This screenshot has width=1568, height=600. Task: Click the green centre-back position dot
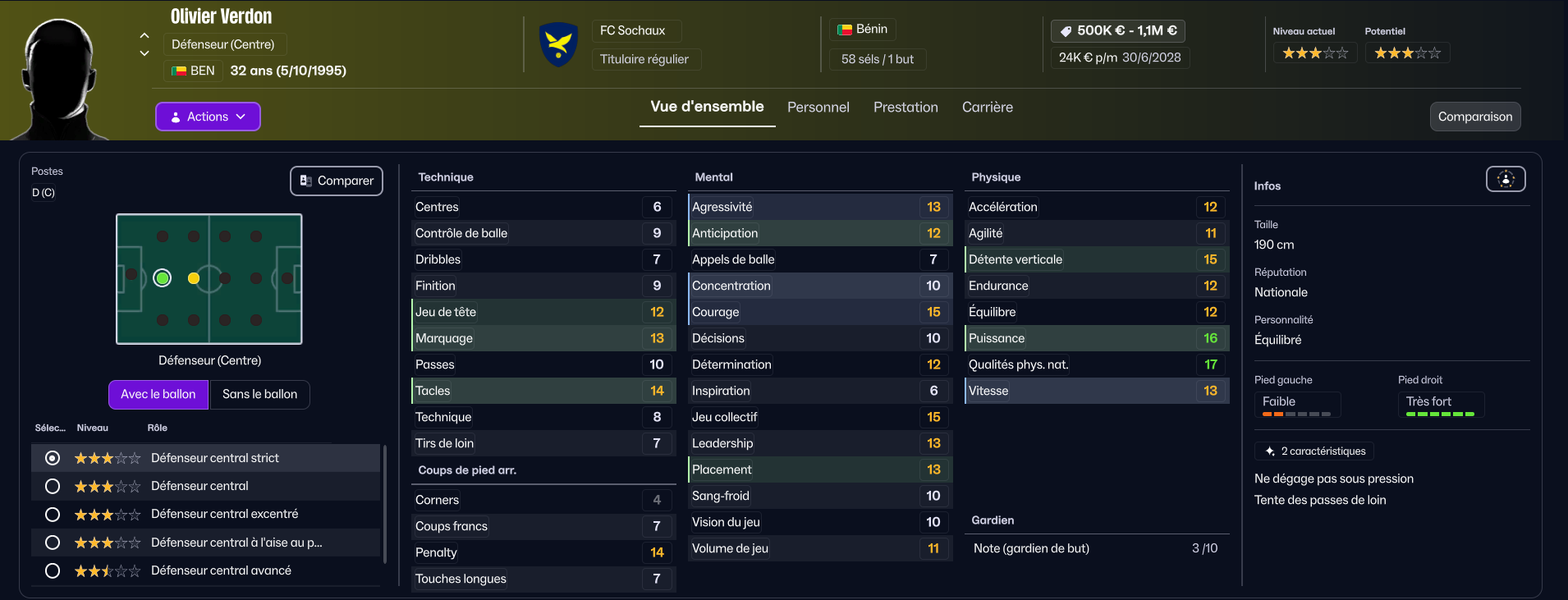pyautogui.click(x=163, y=278)
